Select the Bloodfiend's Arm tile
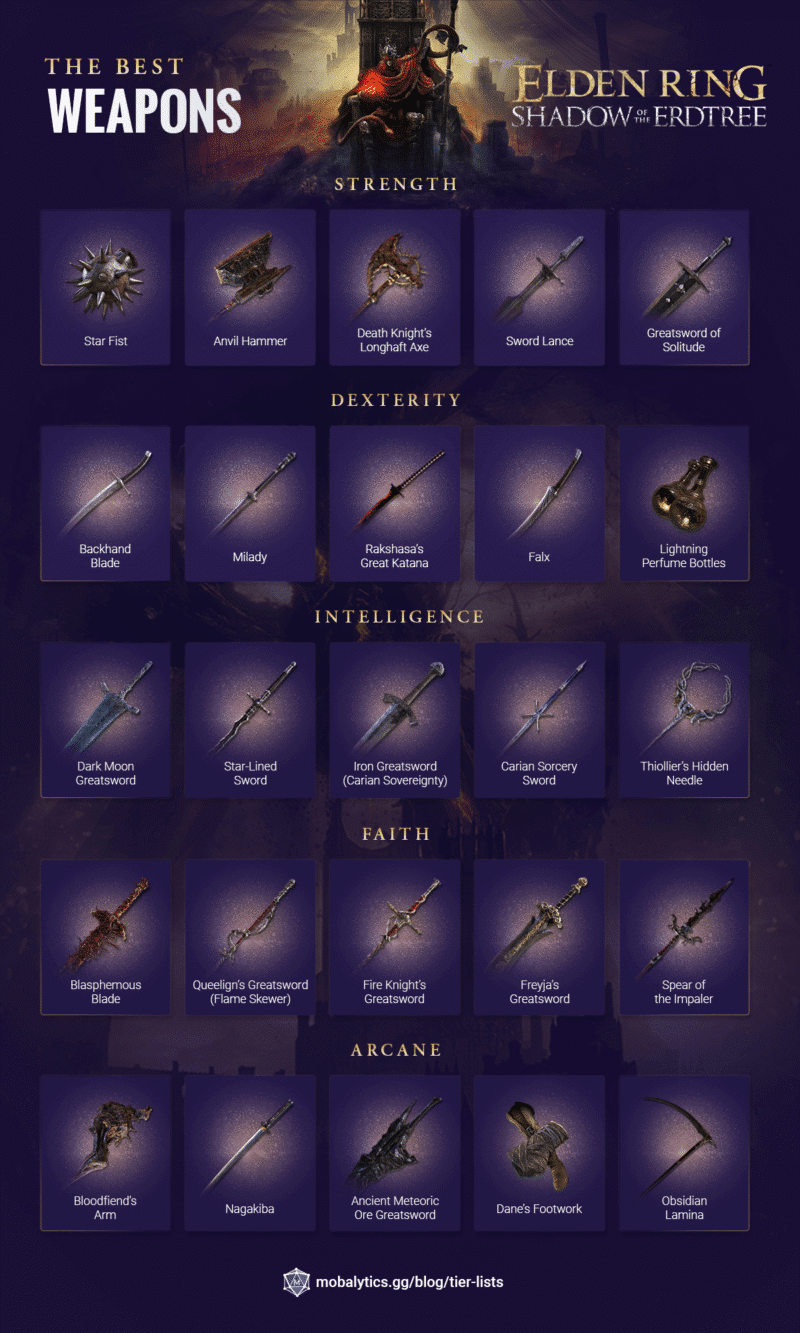 105,1153
